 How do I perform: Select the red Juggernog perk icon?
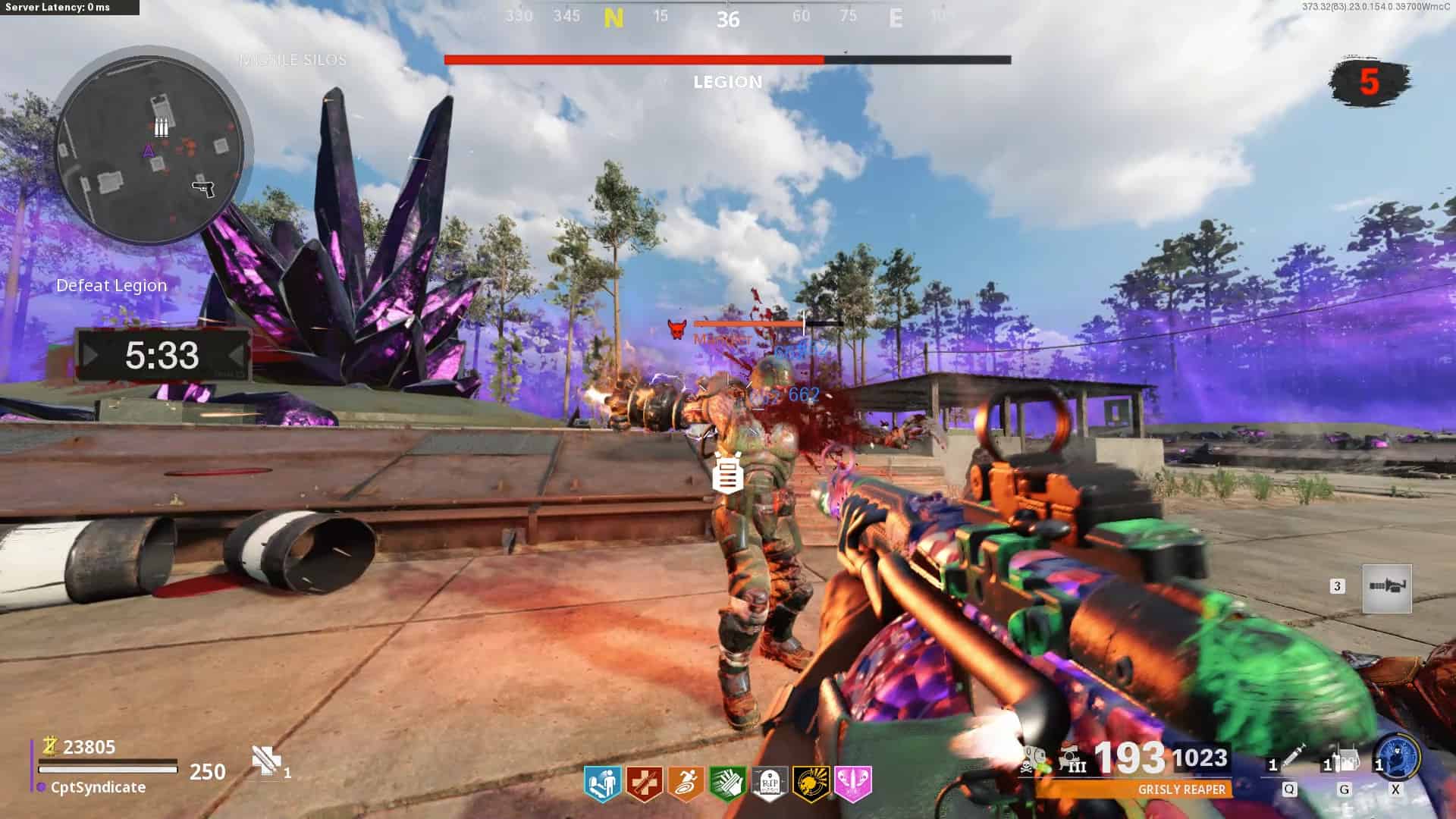[645, 783]
